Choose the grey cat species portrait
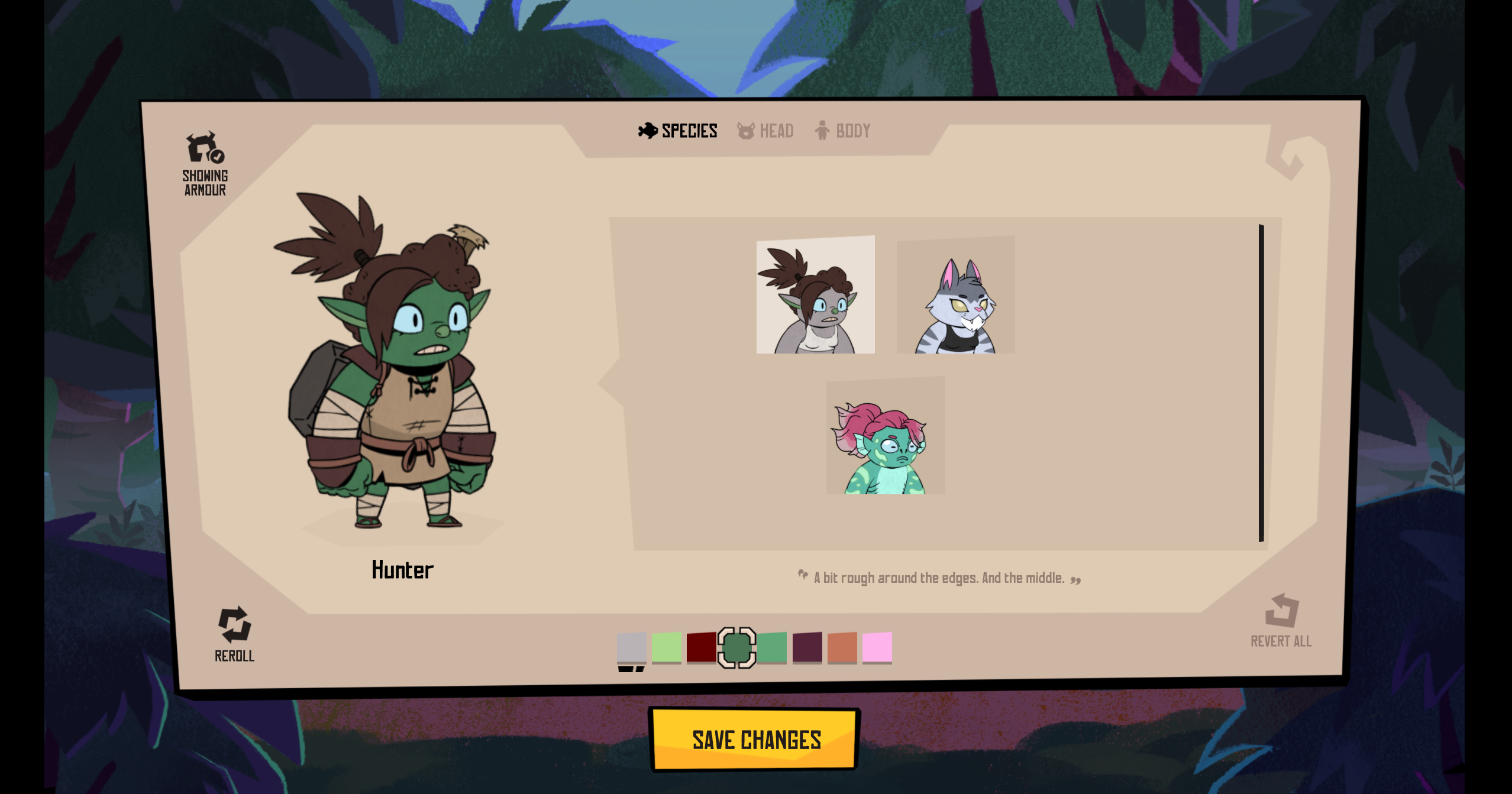 click(x=955, y=295)
